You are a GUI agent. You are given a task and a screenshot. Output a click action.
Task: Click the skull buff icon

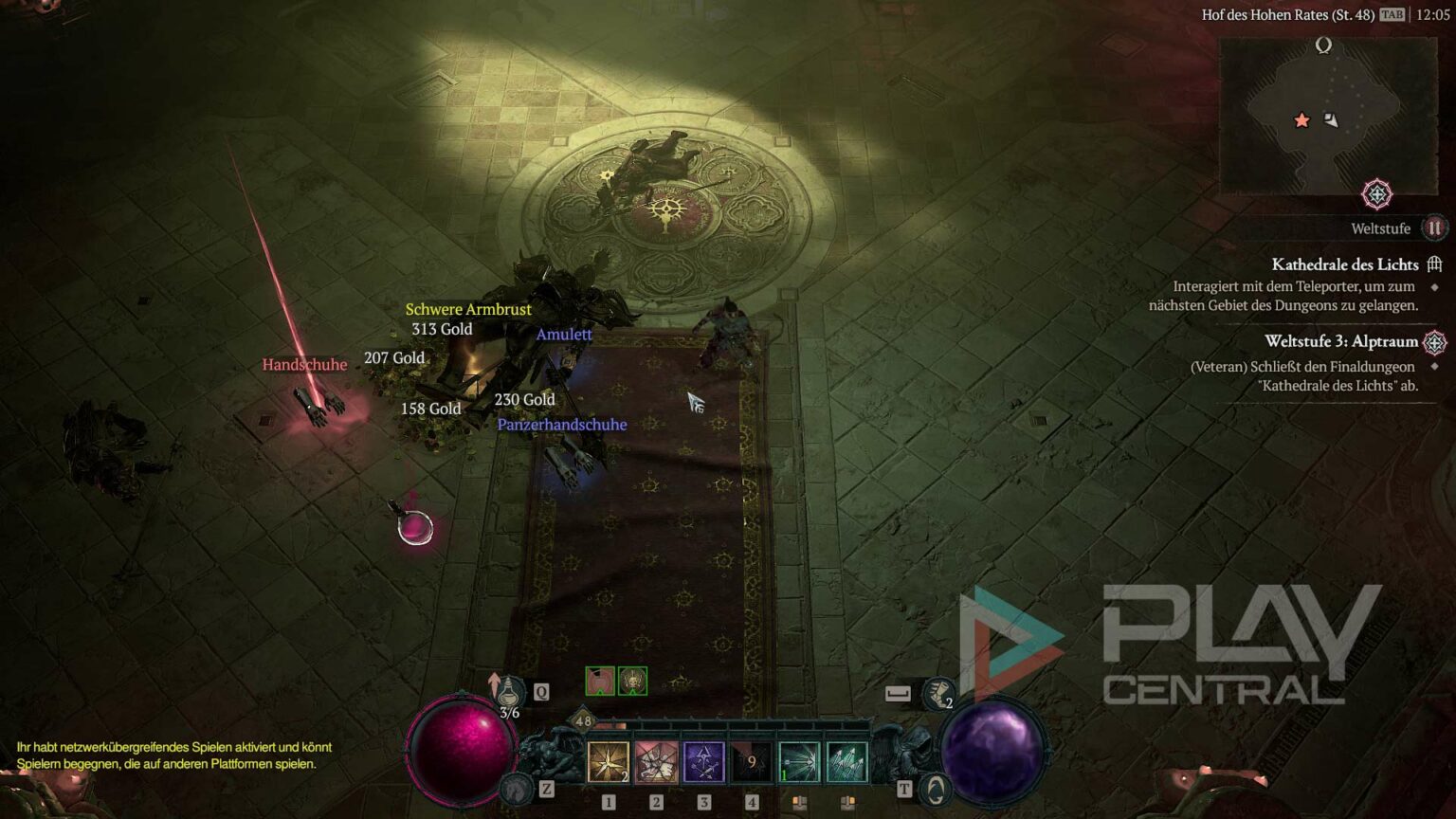632,681
